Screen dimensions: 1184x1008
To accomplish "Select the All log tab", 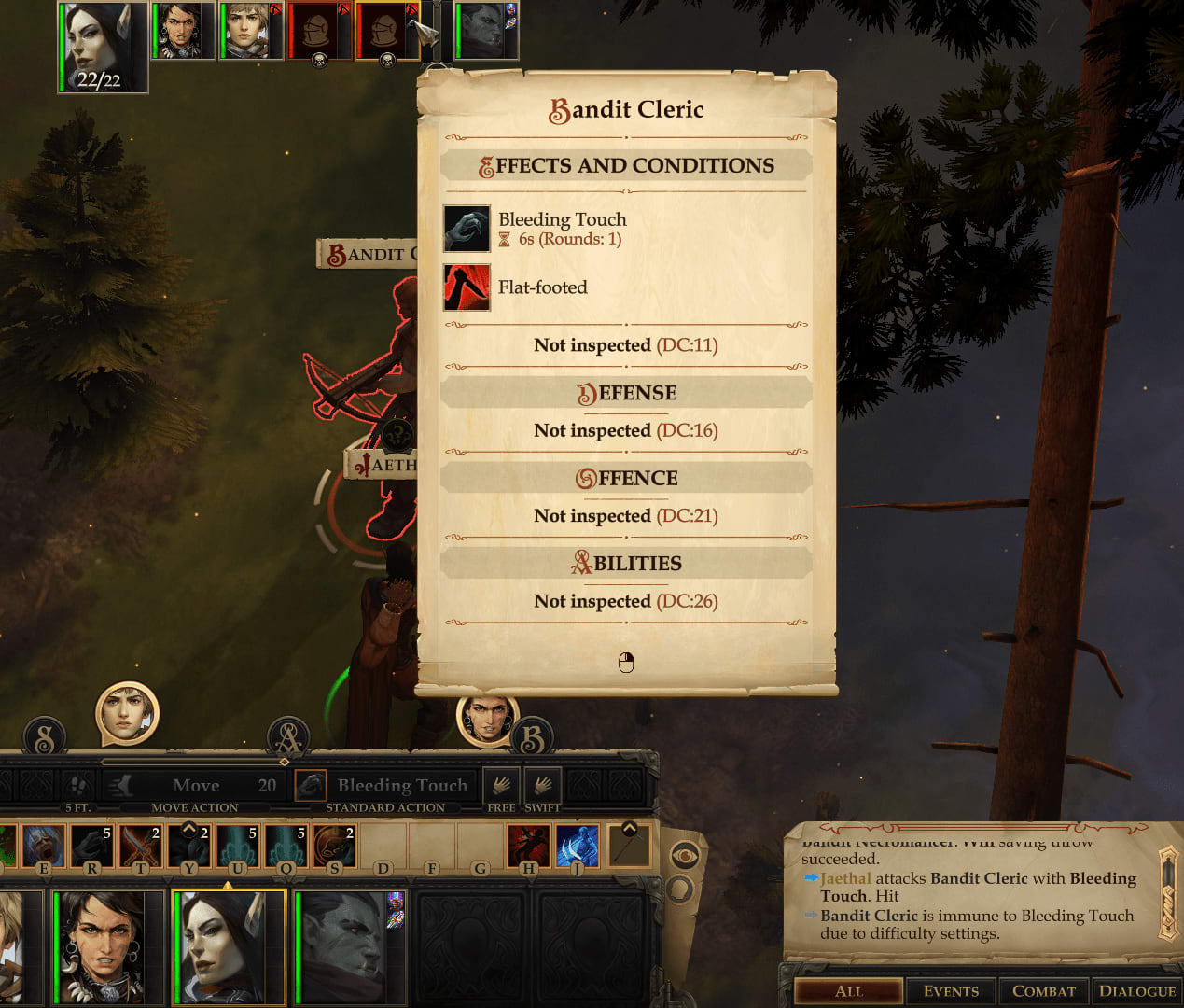I will [x=848, y=991].
